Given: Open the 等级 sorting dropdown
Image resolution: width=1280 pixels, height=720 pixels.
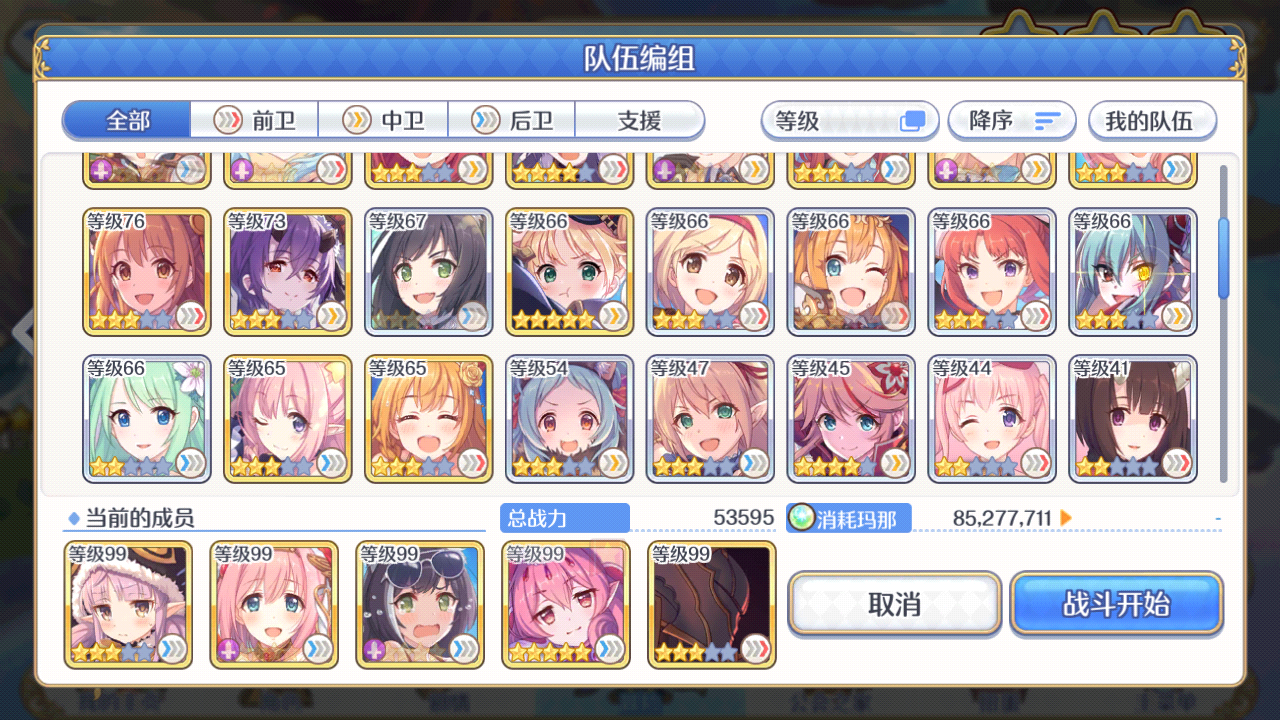Looking at the screenshot, I should click(x=849, y=120).
